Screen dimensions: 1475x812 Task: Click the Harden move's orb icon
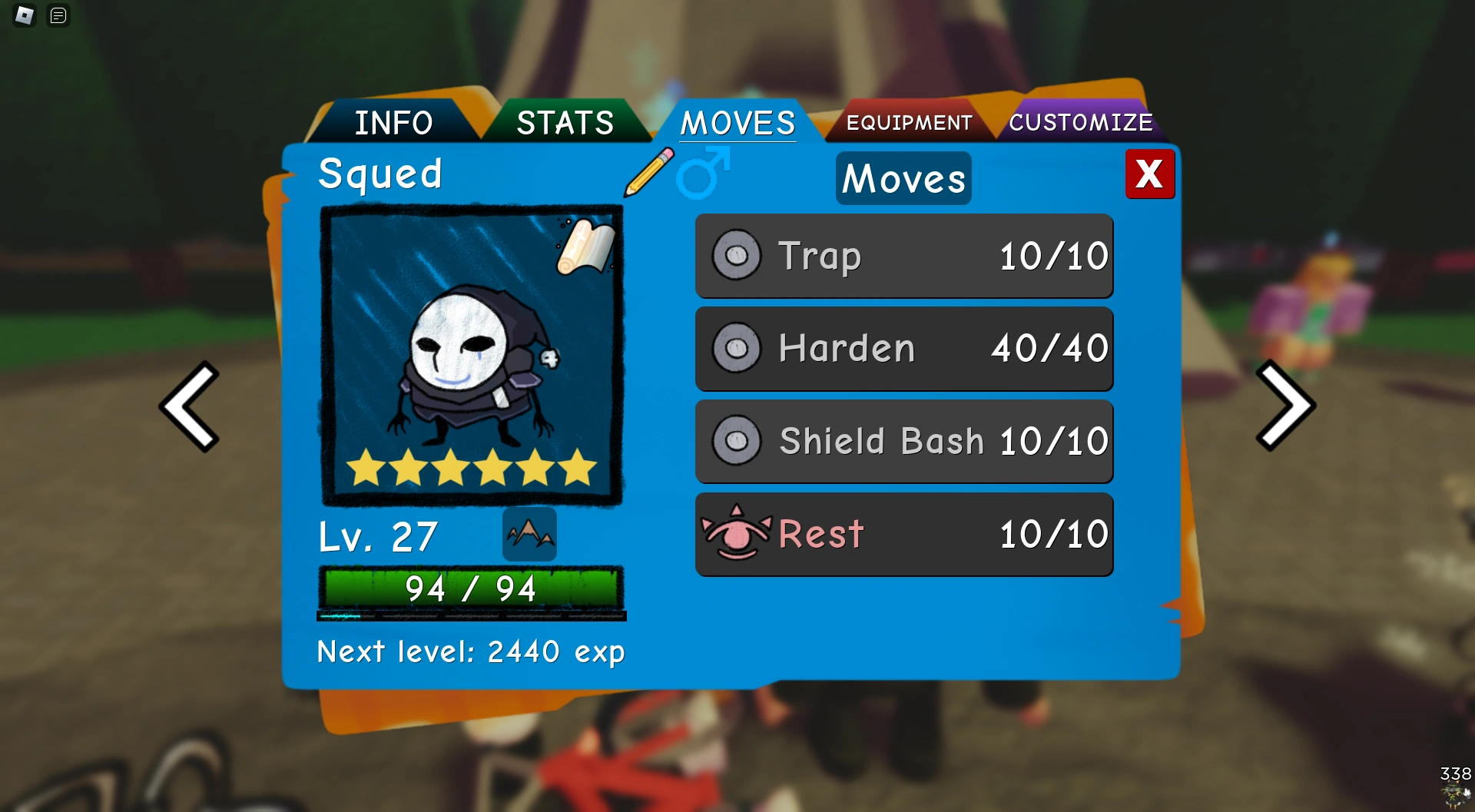pos(737,348)
